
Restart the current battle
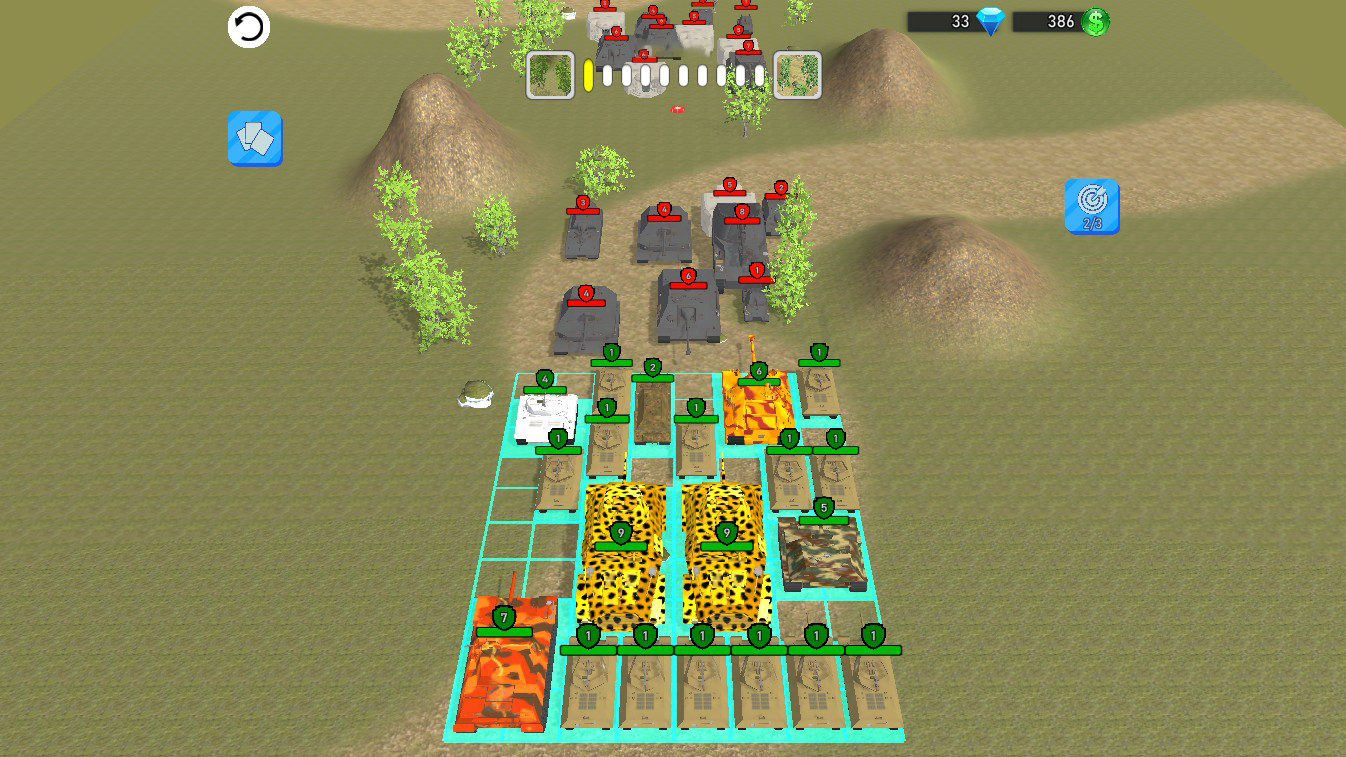point(249,27)
